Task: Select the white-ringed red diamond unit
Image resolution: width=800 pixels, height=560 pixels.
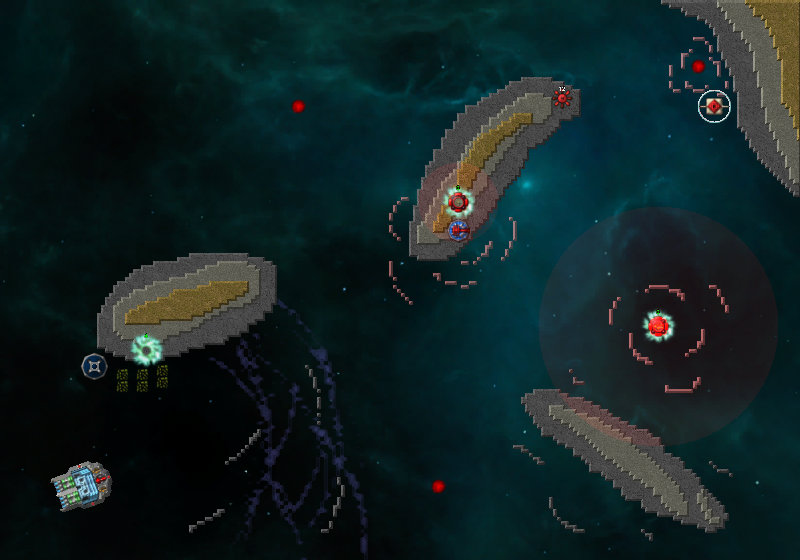Action: click(x=714, y=105)
